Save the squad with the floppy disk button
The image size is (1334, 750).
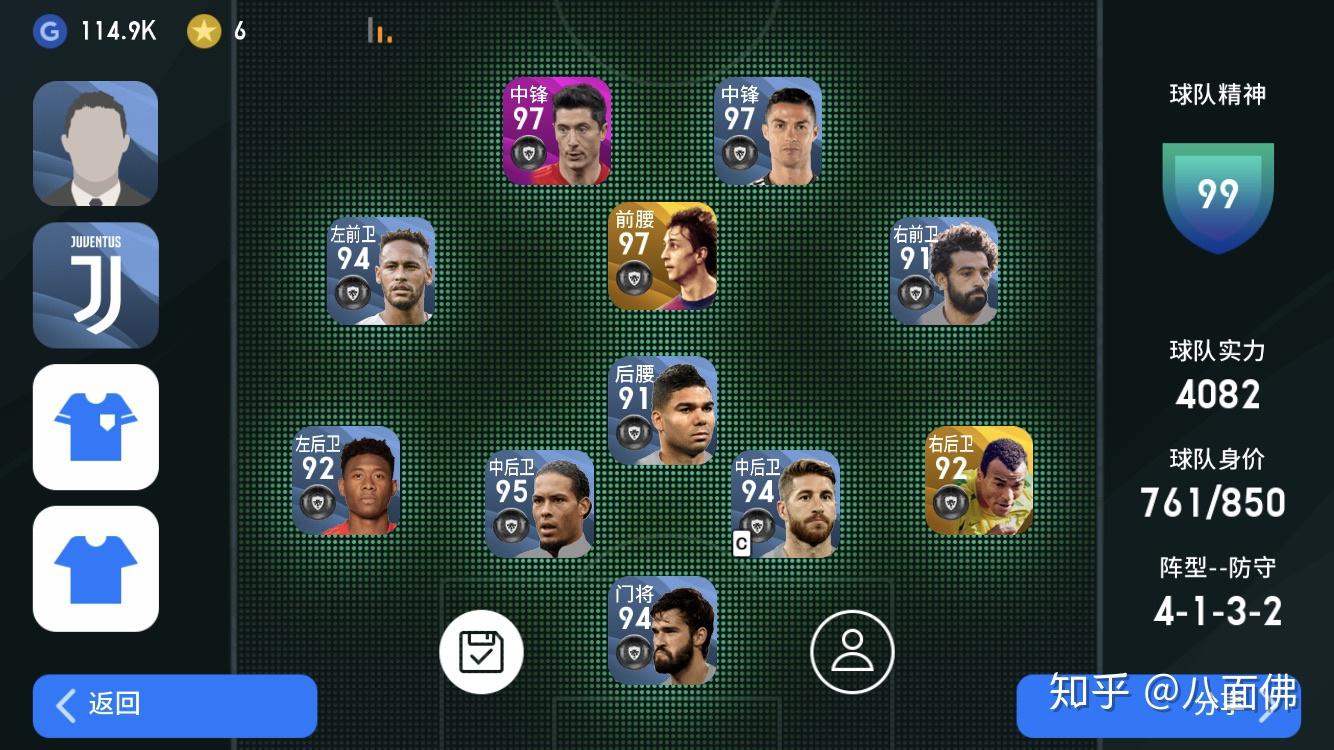click(x=481, y=652)
